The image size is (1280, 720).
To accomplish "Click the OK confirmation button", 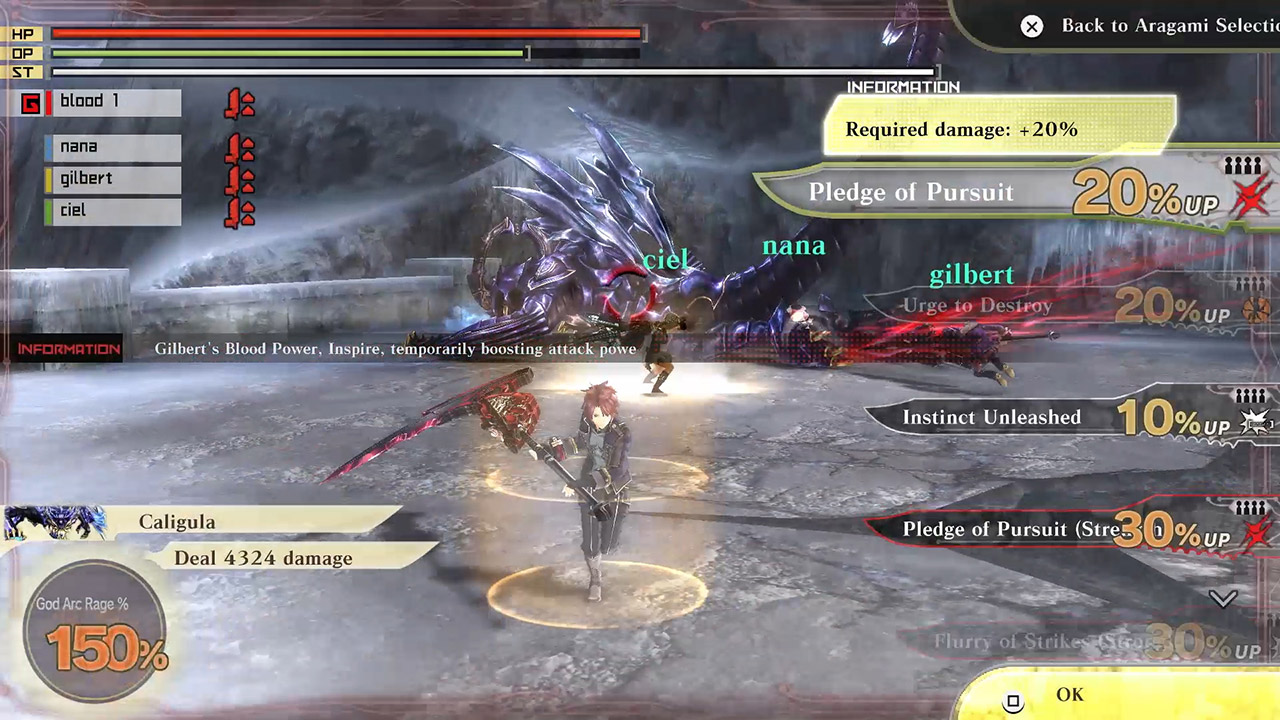I will pyautogui.click(x=1070, y=694).
